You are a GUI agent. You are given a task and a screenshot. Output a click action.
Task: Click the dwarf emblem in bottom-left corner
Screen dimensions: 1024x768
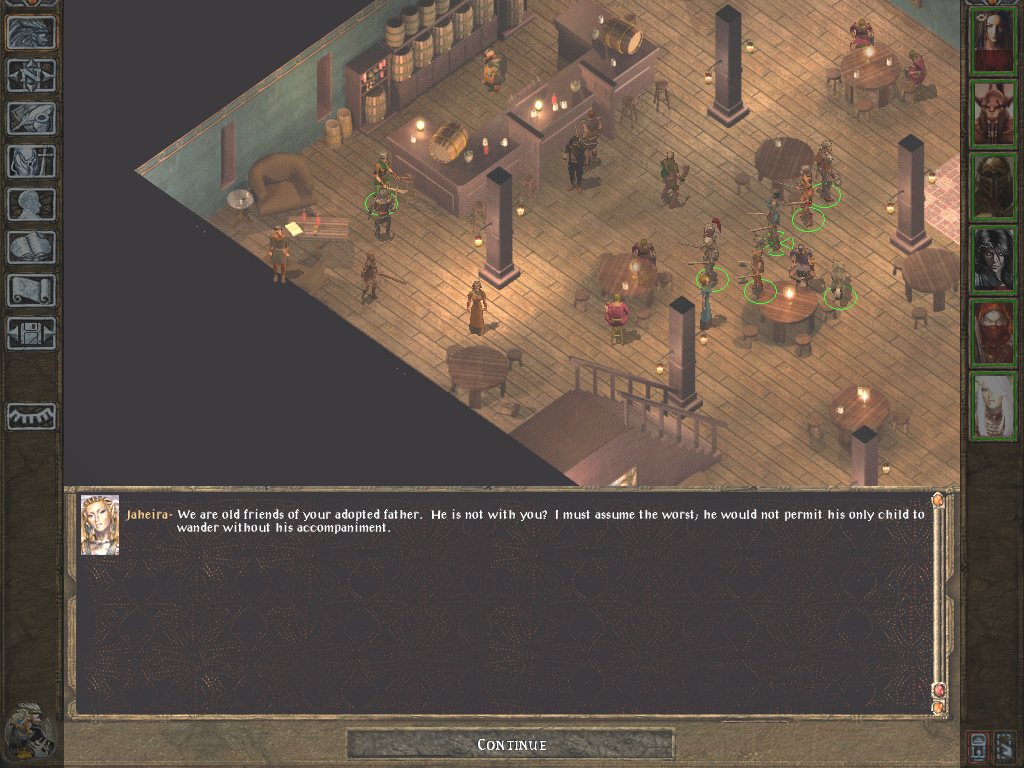coord(28,731)
